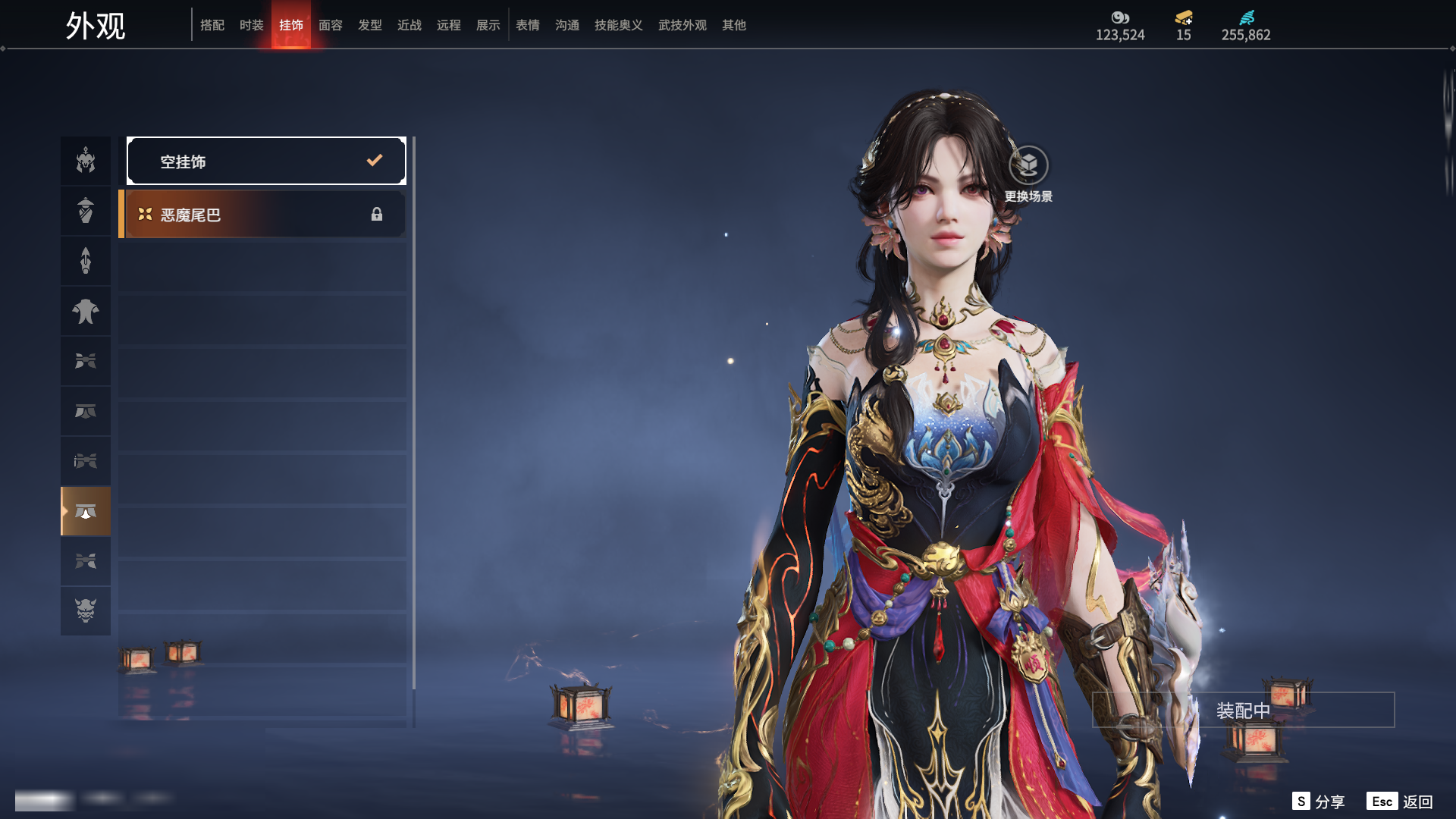
Task: Select the demon mask accessory category
Action: pyautogui.click(x=86, y=610)
